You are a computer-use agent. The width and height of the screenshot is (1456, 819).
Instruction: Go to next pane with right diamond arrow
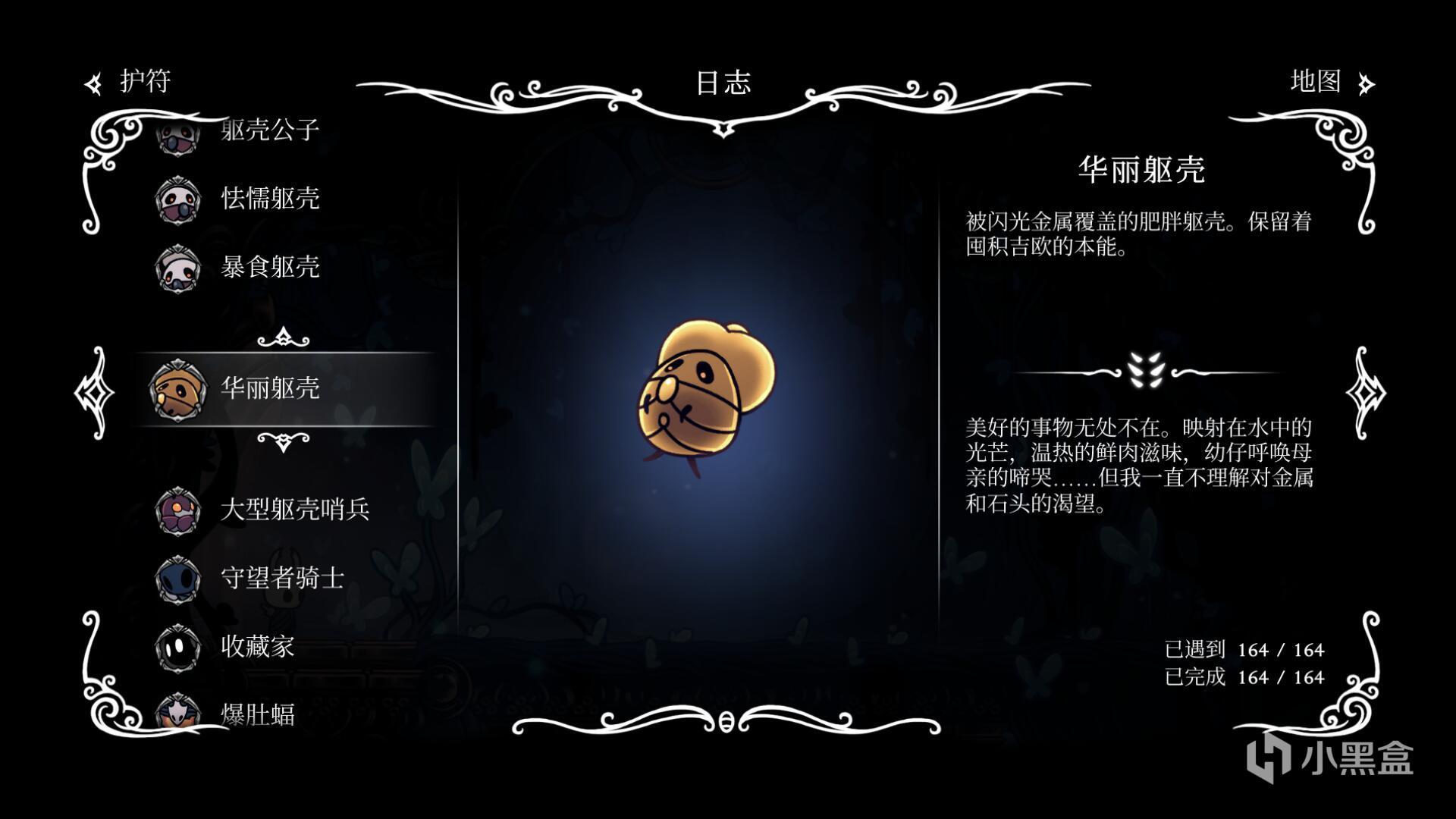(1365, 392)
